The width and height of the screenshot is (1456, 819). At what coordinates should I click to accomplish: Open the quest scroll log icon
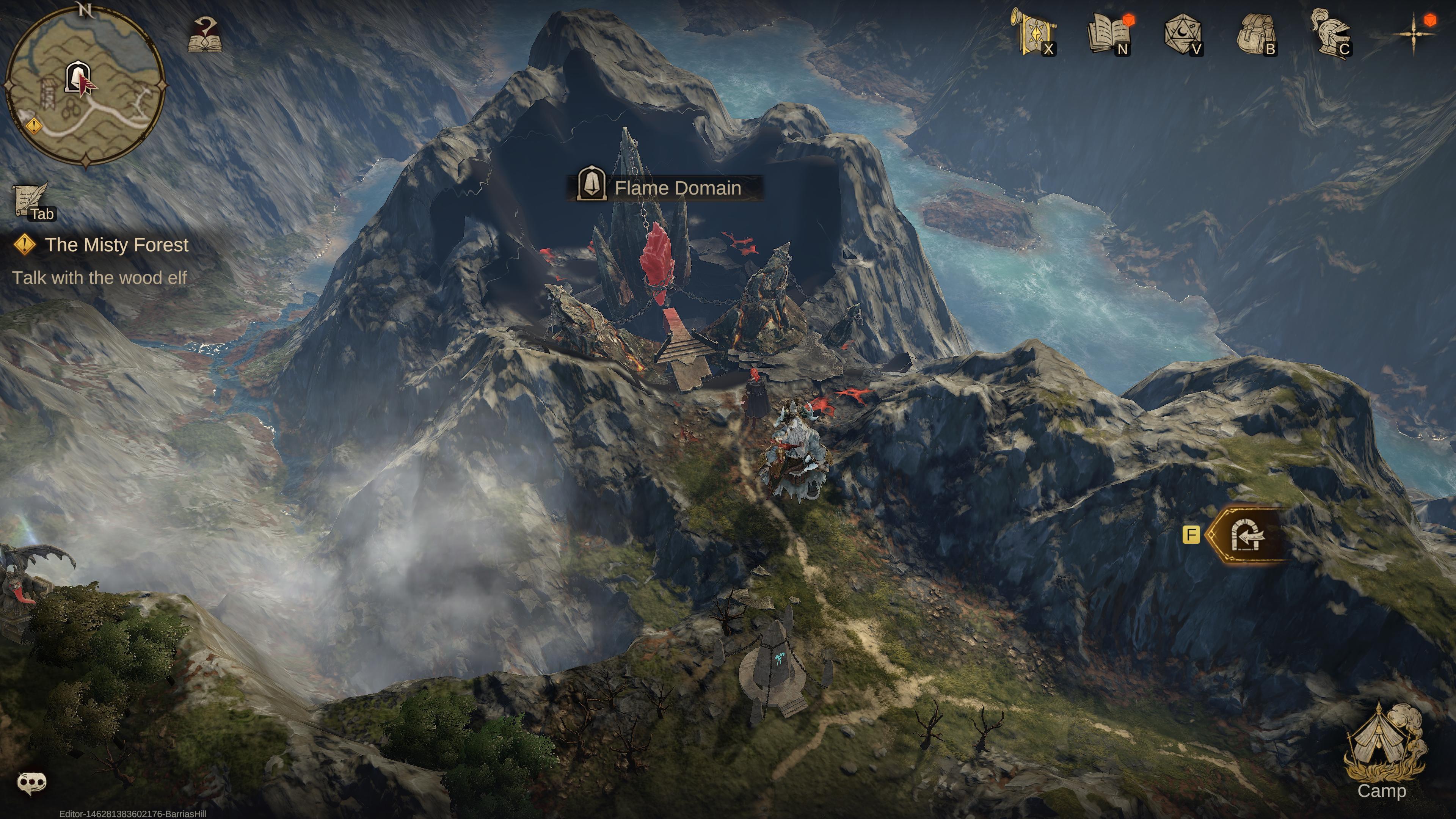[x=30, y=200]
